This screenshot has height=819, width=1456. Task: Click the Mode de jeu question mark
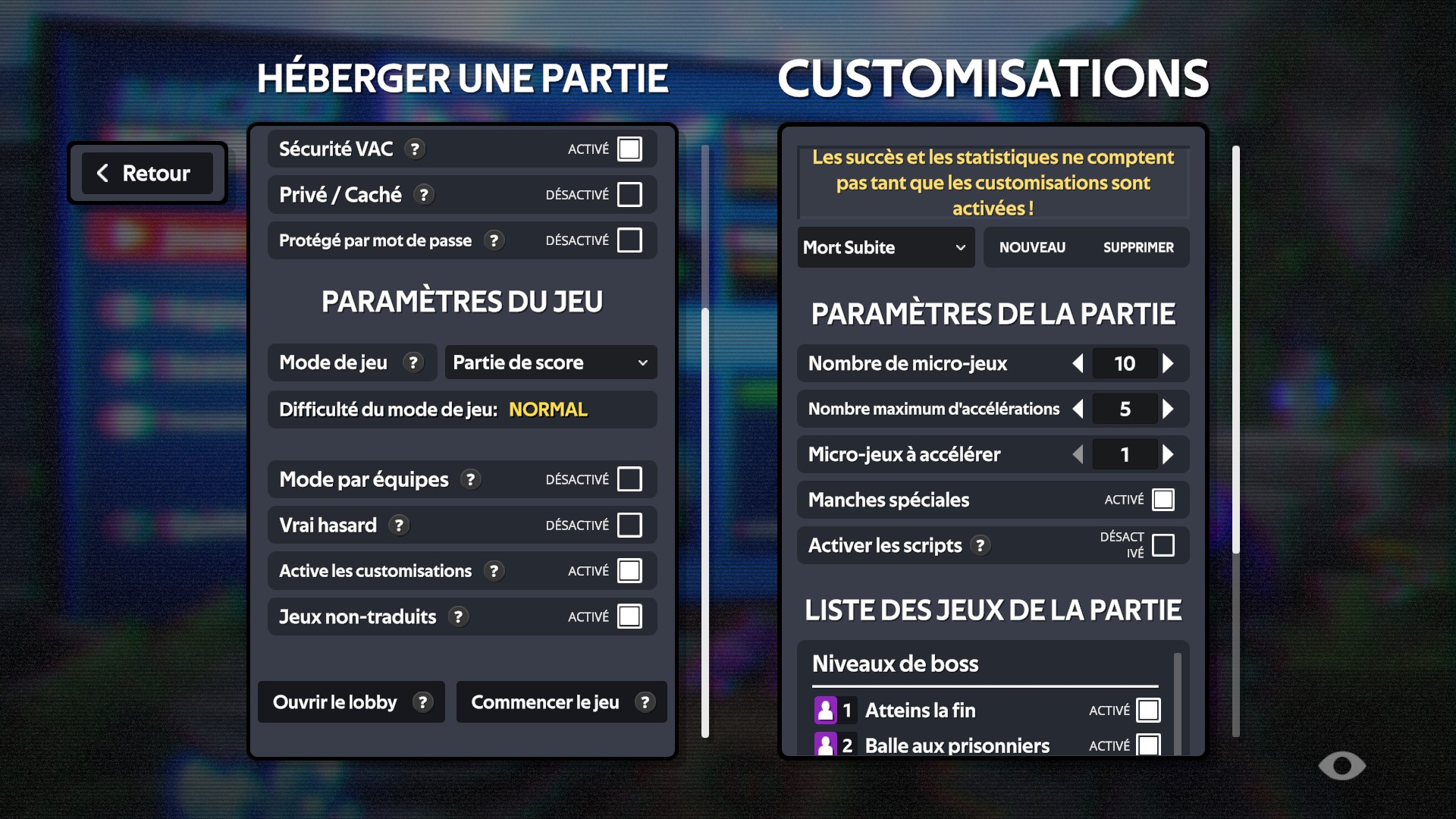click(x=413, y=362)
